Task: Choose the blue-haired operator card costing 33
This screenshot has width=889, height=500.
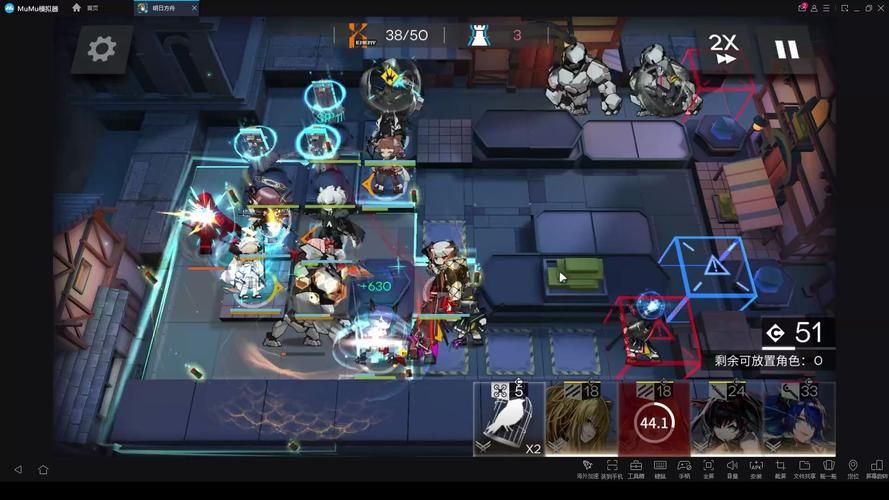Action: pos(800,419)
